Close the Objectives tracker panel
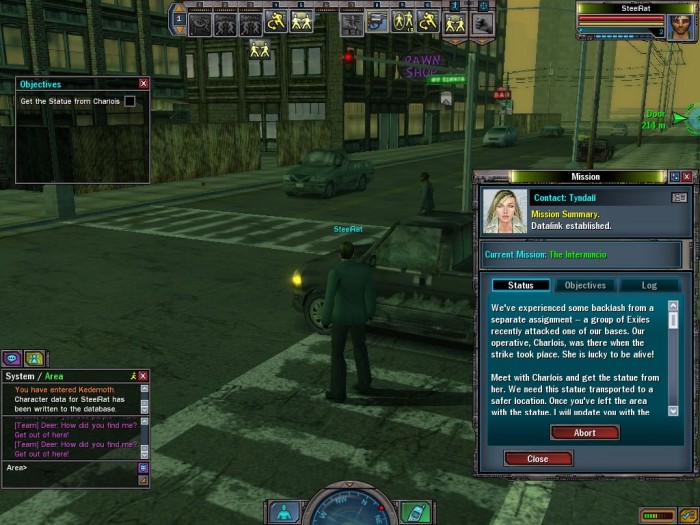The height and width of the screenshot is (525, 700). coord(144,84)
